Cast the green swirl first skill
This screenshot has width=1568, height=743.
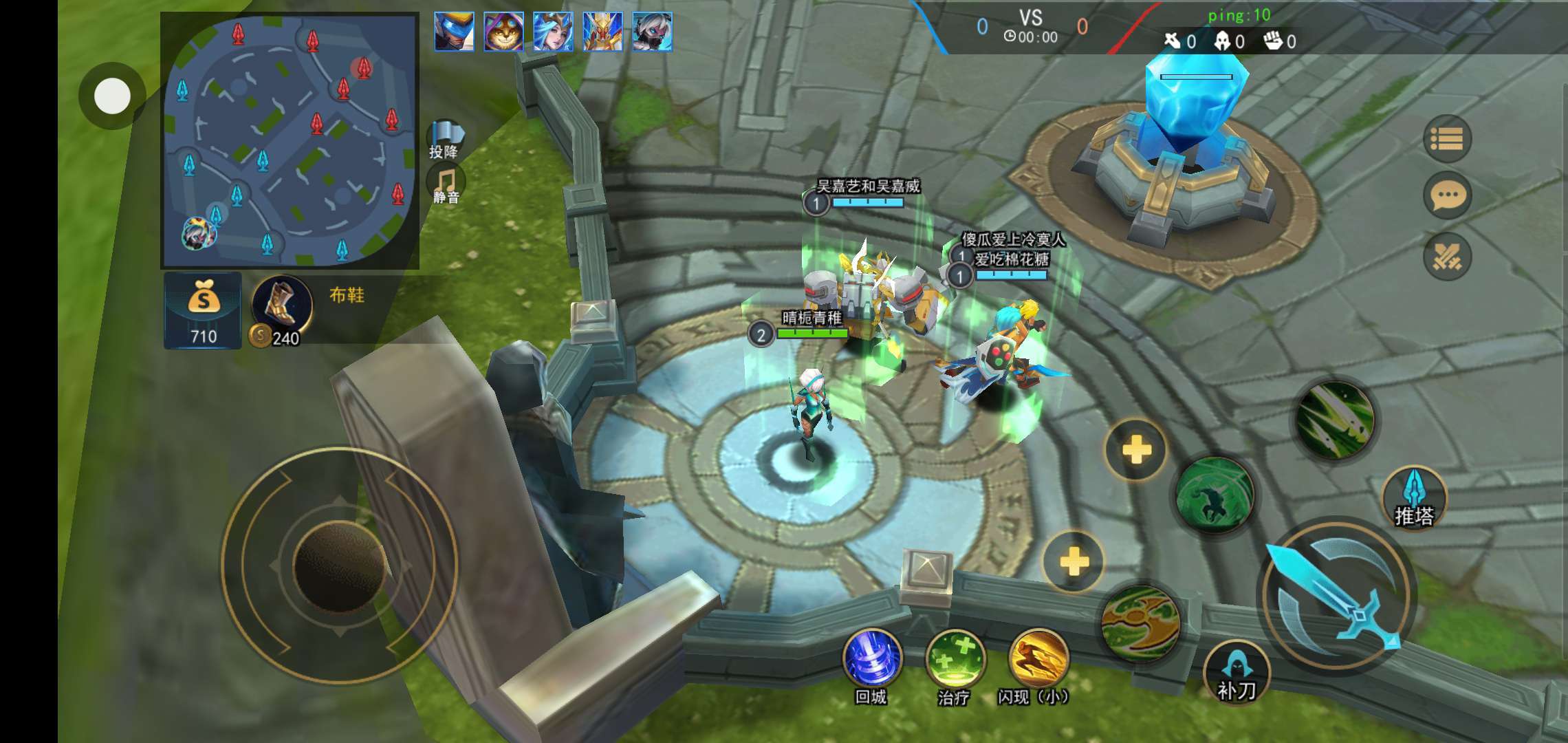(x=1141, y=622)
